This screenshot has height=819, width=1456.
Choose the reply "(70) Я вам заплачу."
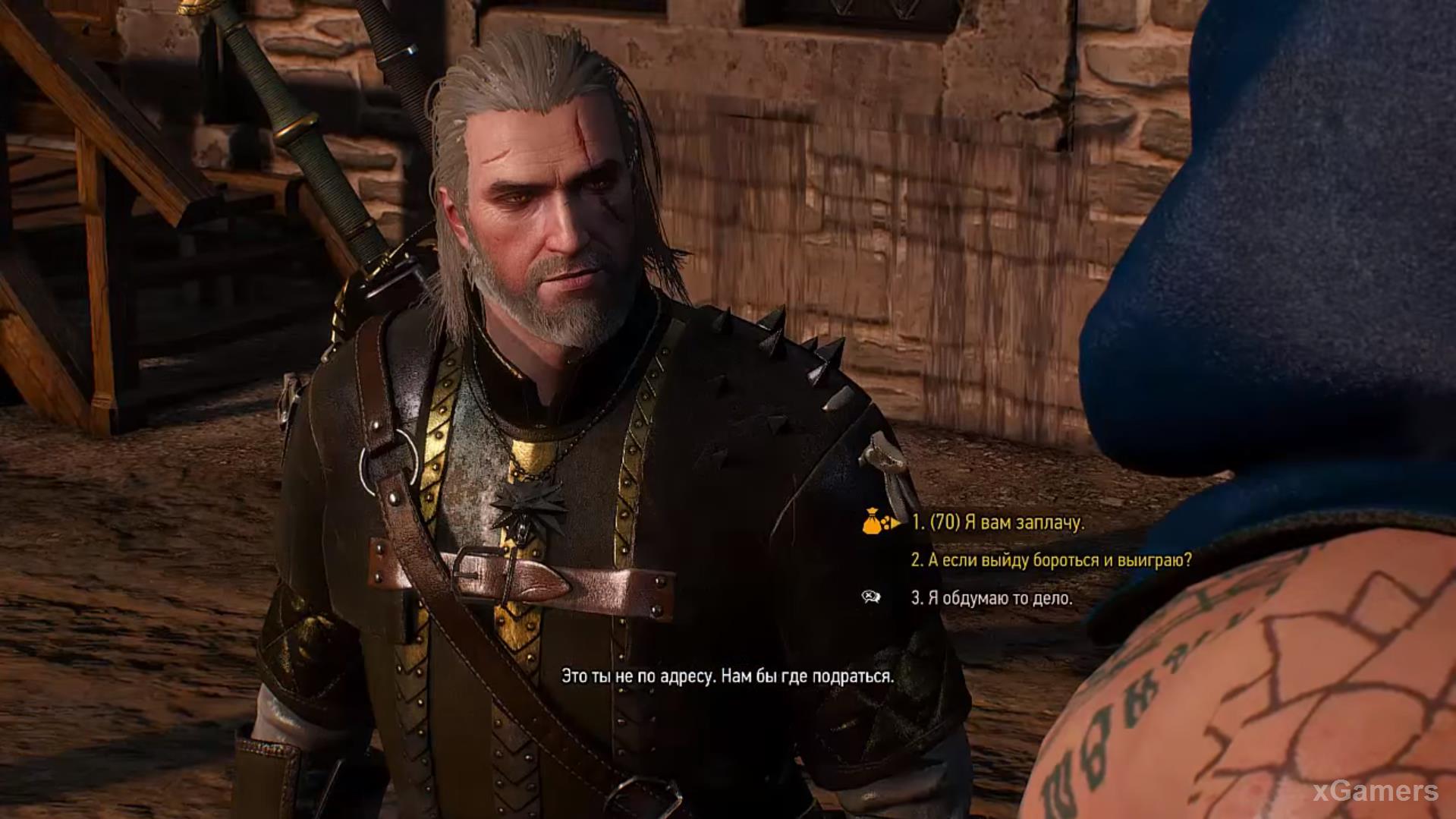998,522
